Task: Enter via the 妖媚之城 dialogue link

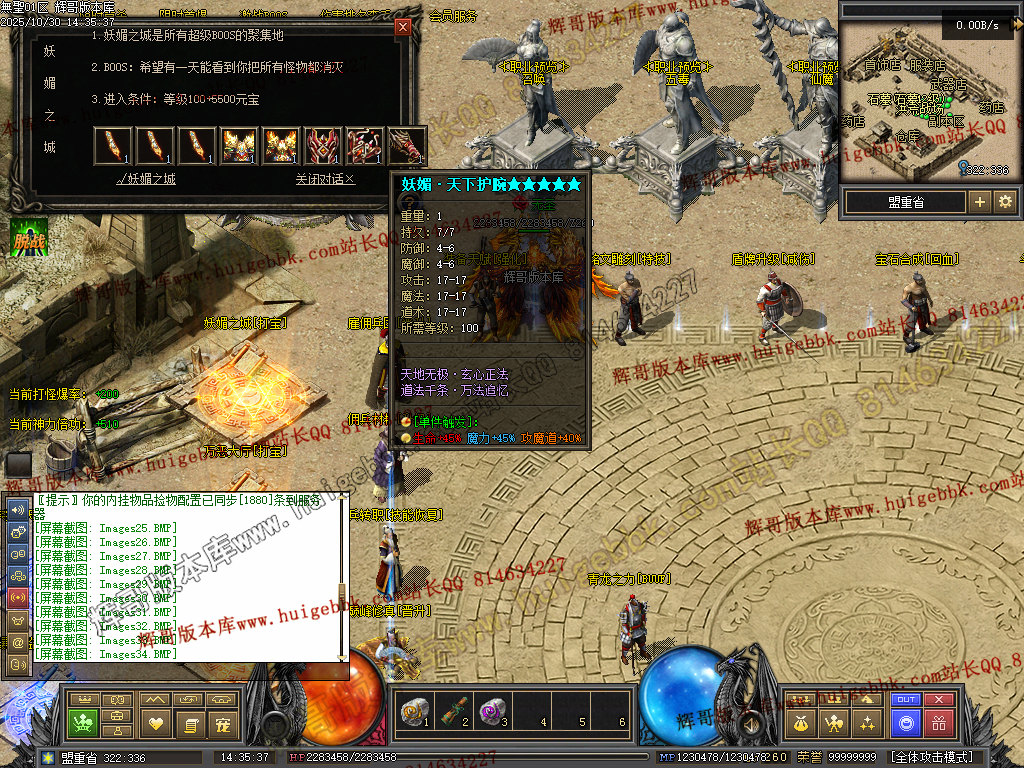Action: [x=146, y=179]
